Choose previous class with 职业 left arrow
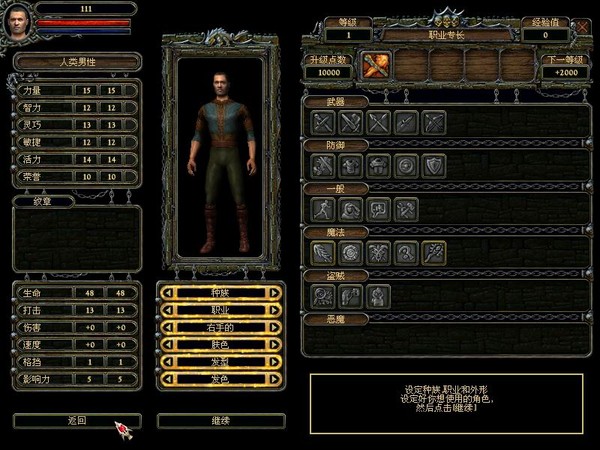 click(x=166, y=310)
